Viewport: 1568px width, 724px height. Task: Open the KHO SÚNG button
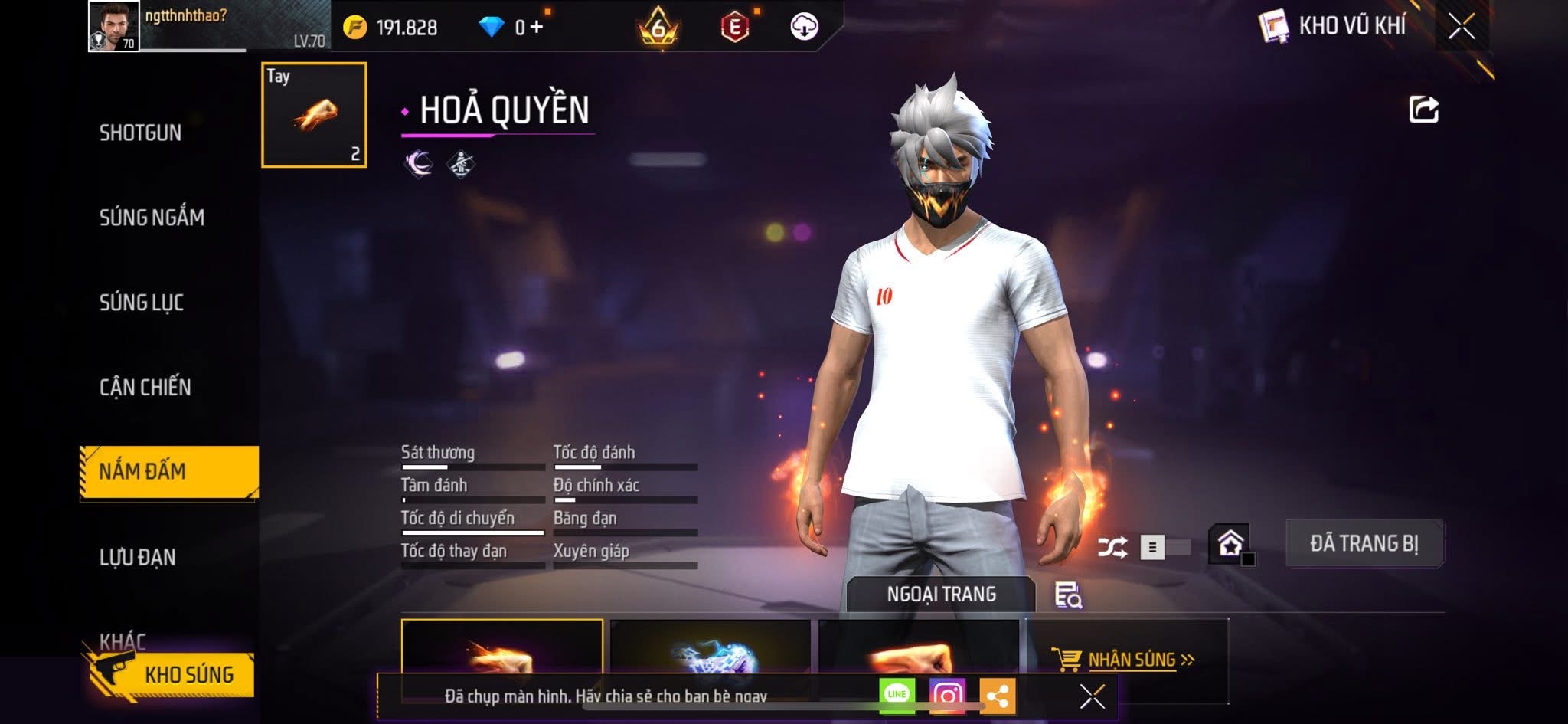173,674
